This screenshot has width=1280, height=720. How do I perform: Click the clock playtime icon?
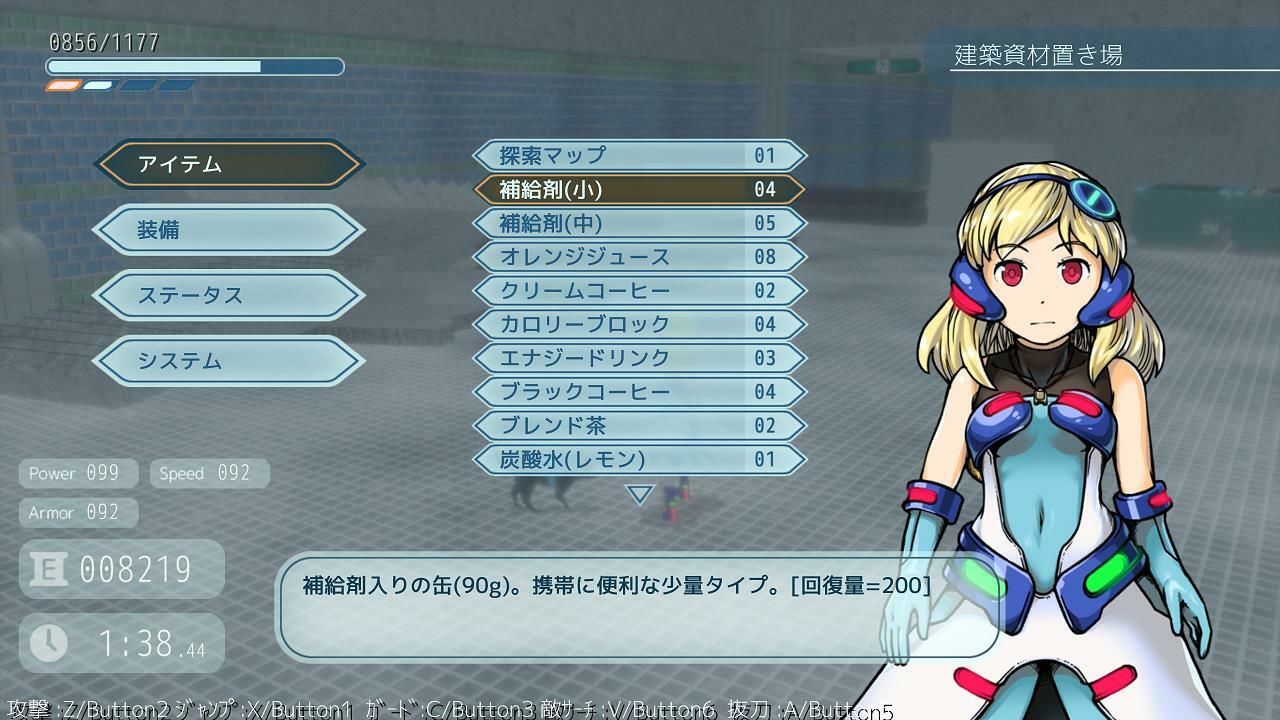[x=48, y=641]
